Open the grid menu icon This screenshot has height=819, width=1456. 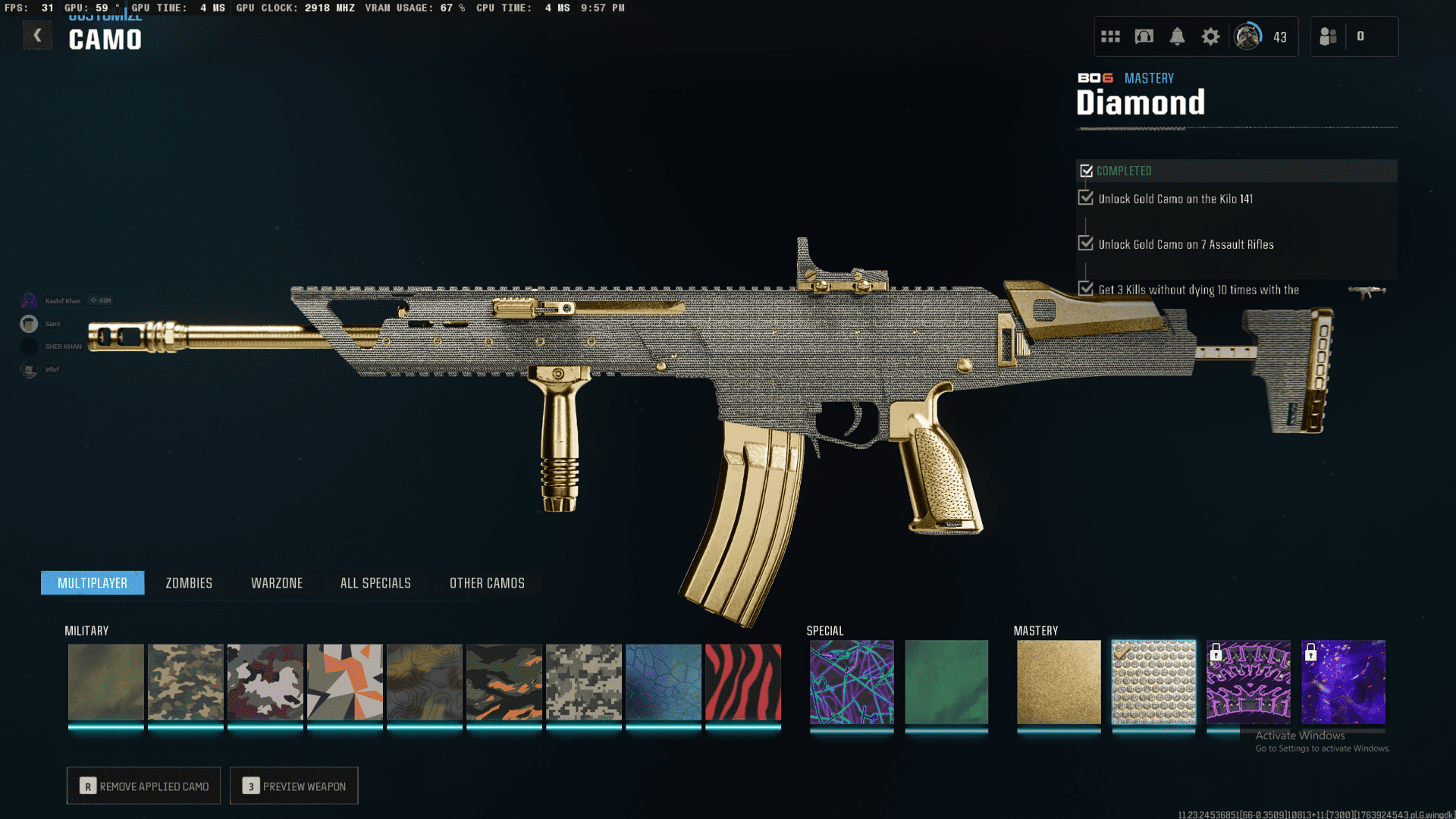point(1110,36)
